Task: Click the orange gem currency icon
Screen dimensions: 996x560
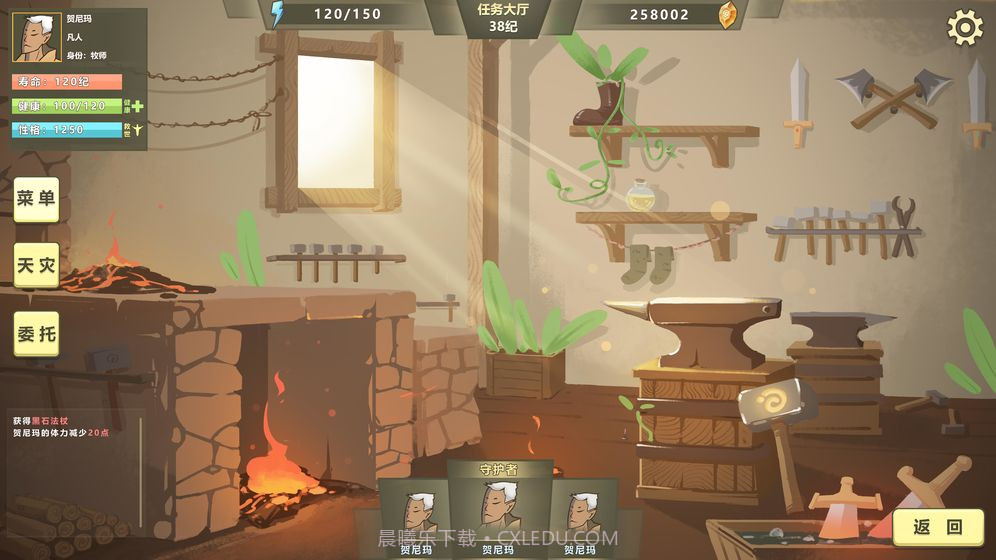Action: (x=727, y=14)
